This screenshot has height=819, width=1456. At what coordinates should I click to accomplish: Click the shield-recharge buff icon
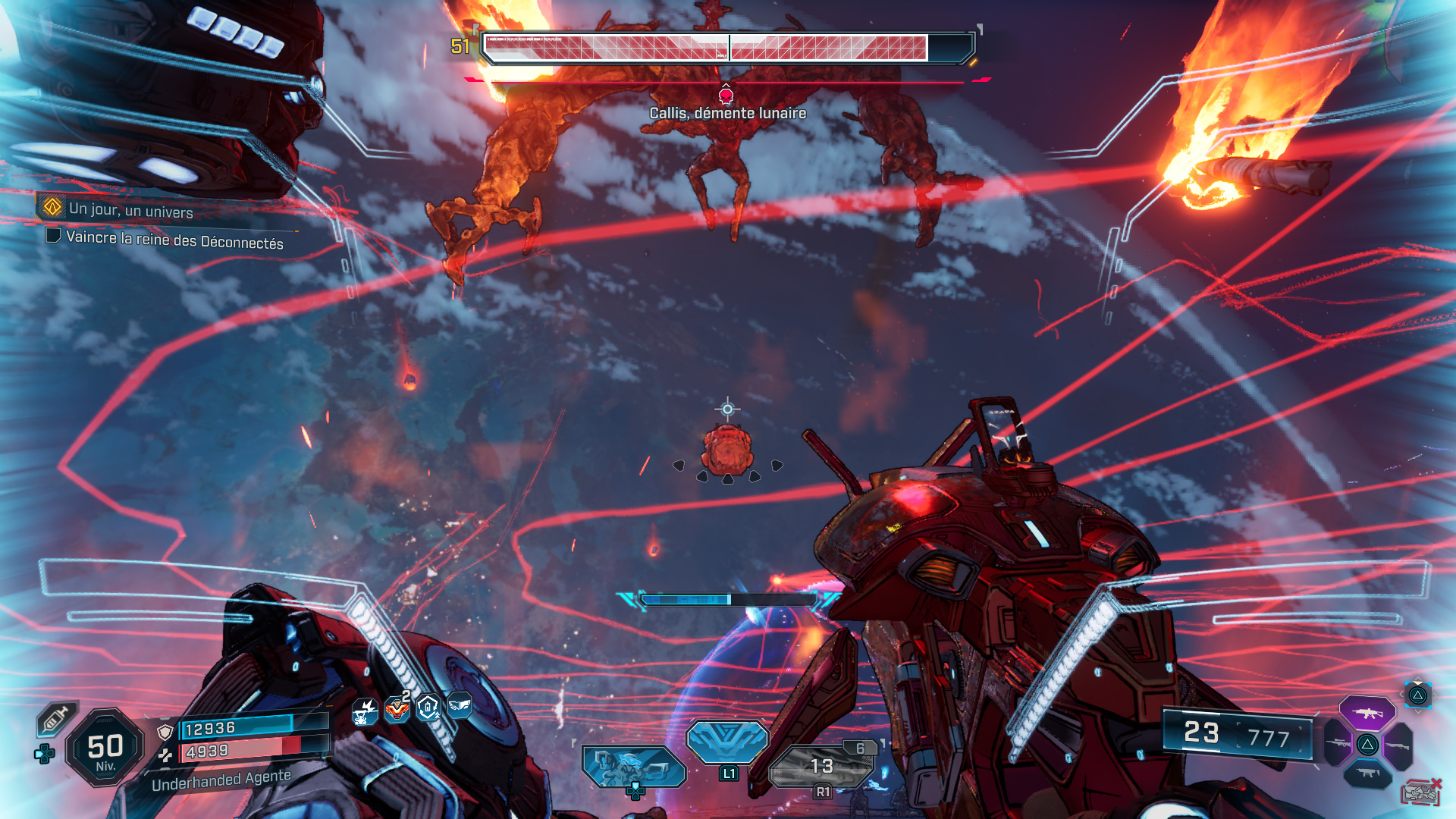click(428, 708)
